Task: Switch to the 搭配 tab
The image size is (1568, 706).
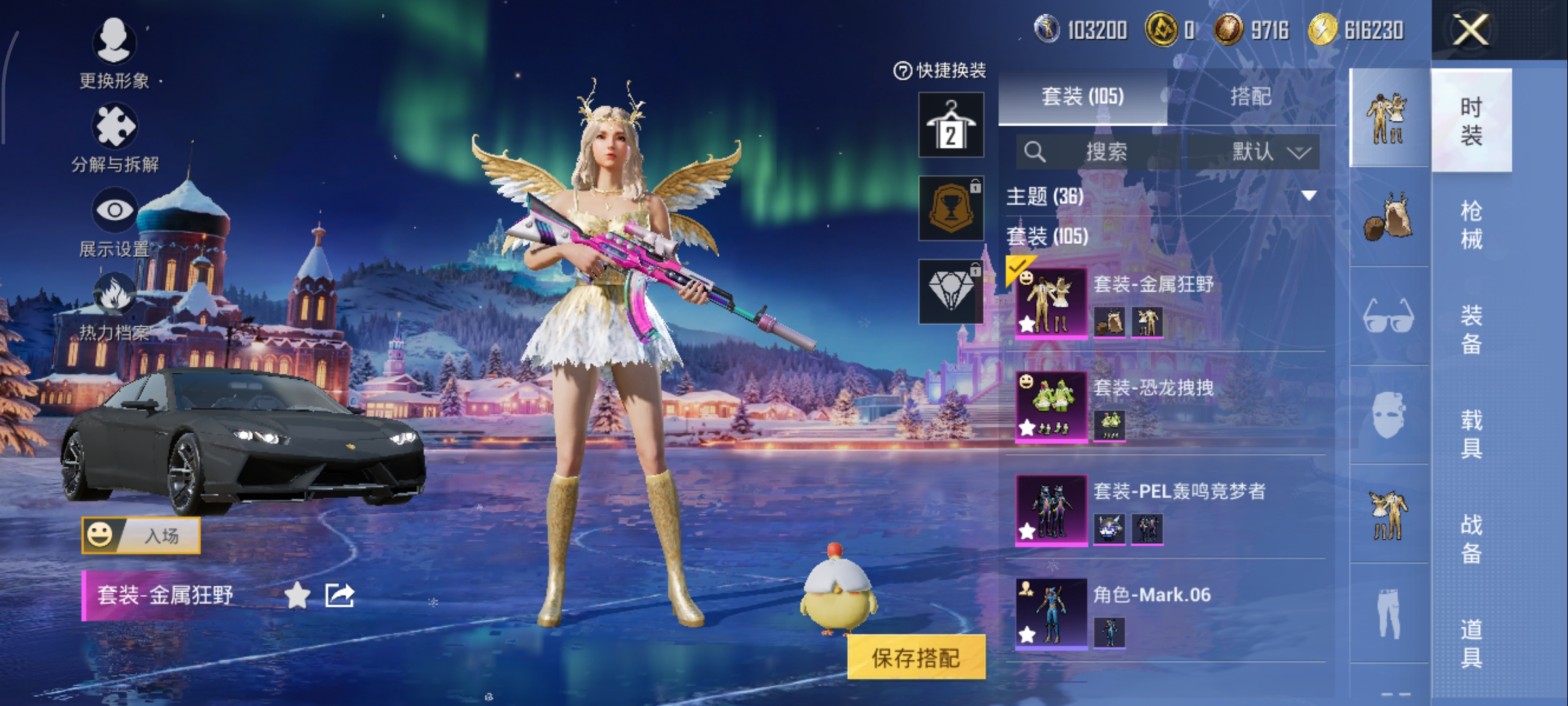Action: click(1250, 97)
